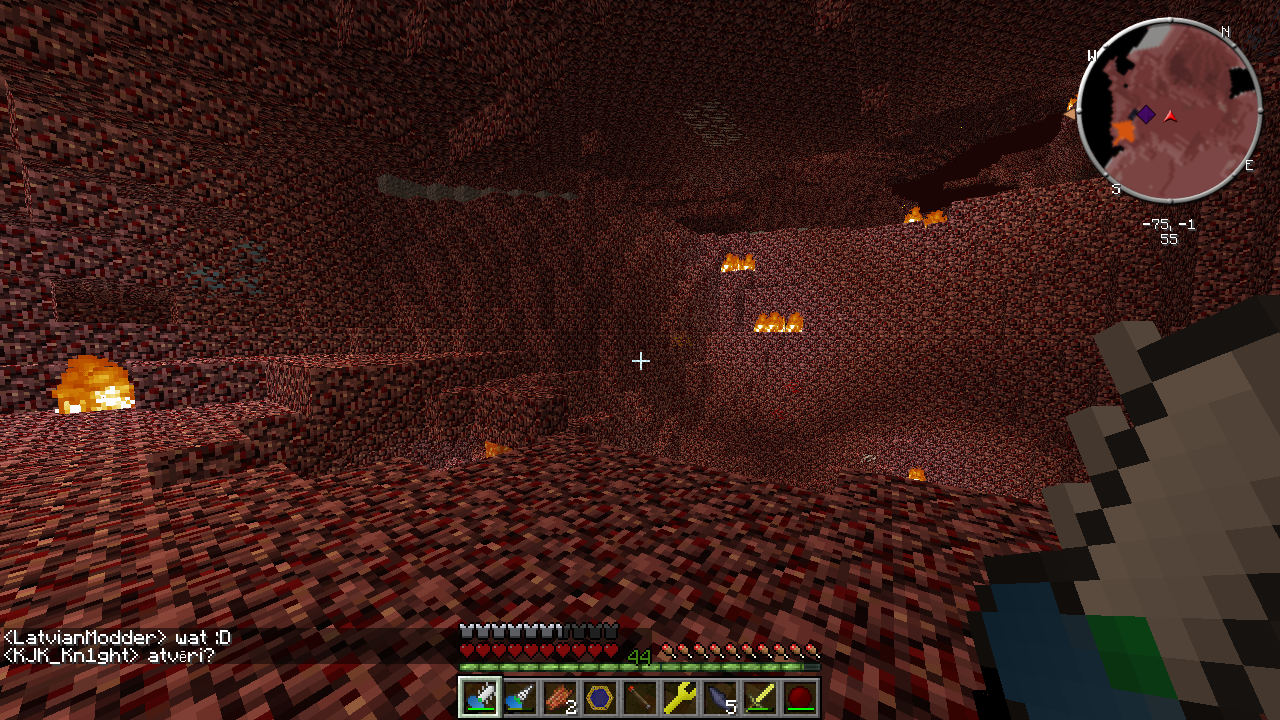Select the highlighted drill tool hotbar slot

point(480,697)
